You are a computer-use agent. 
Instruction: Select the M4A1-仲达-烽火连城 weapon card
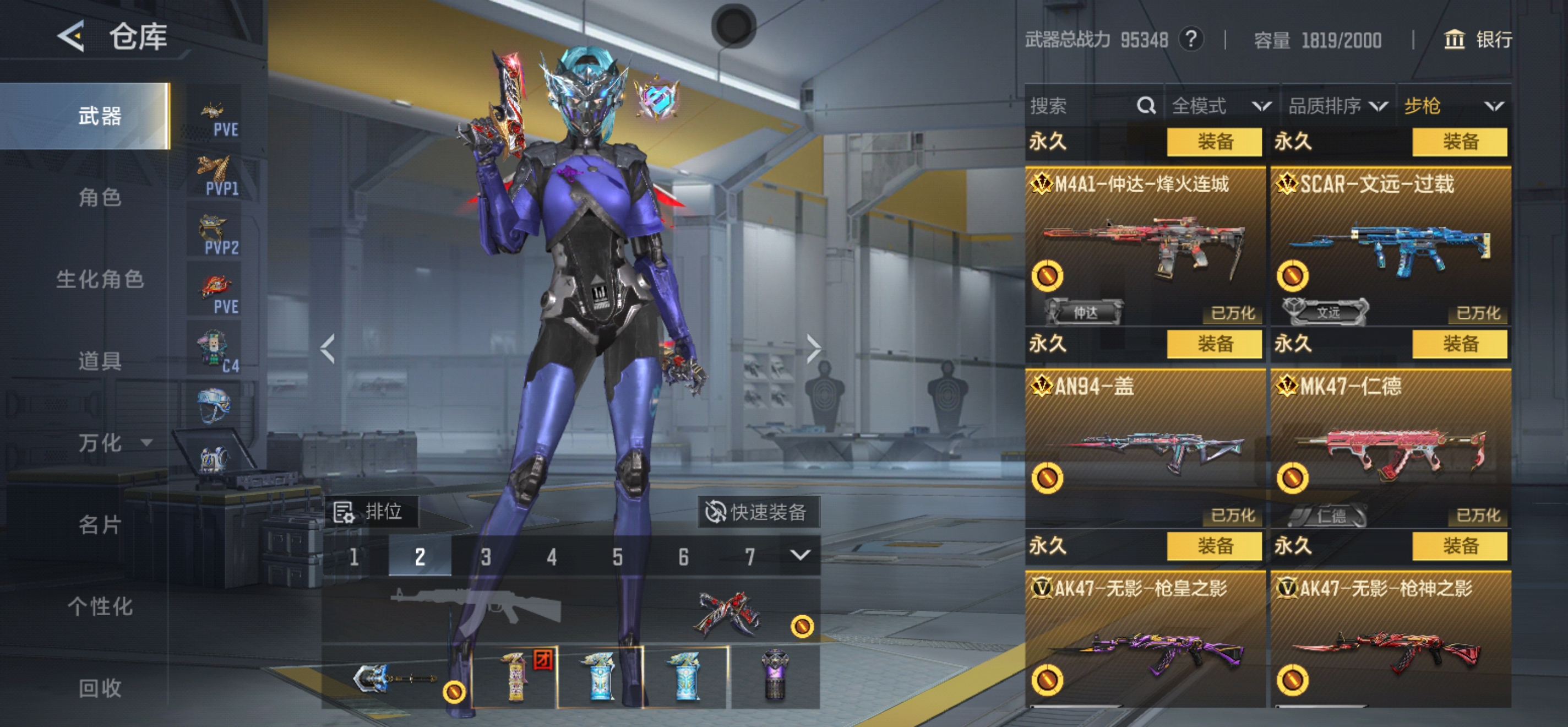tap(1145, 243)
